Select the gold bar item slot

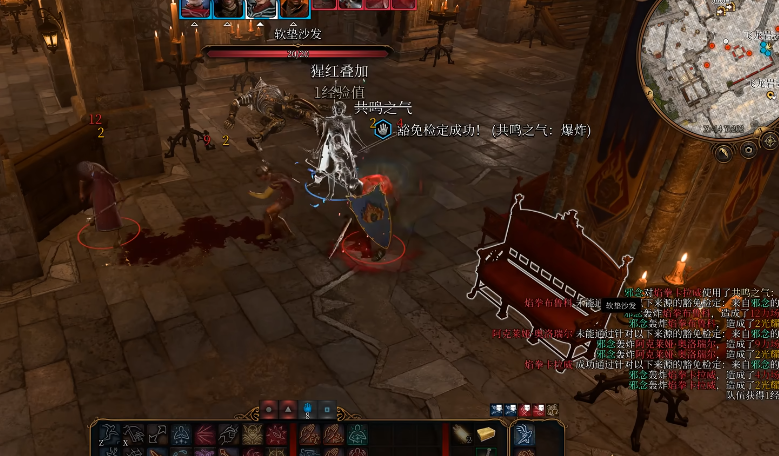pyautogui.click(x=486, y=433)
